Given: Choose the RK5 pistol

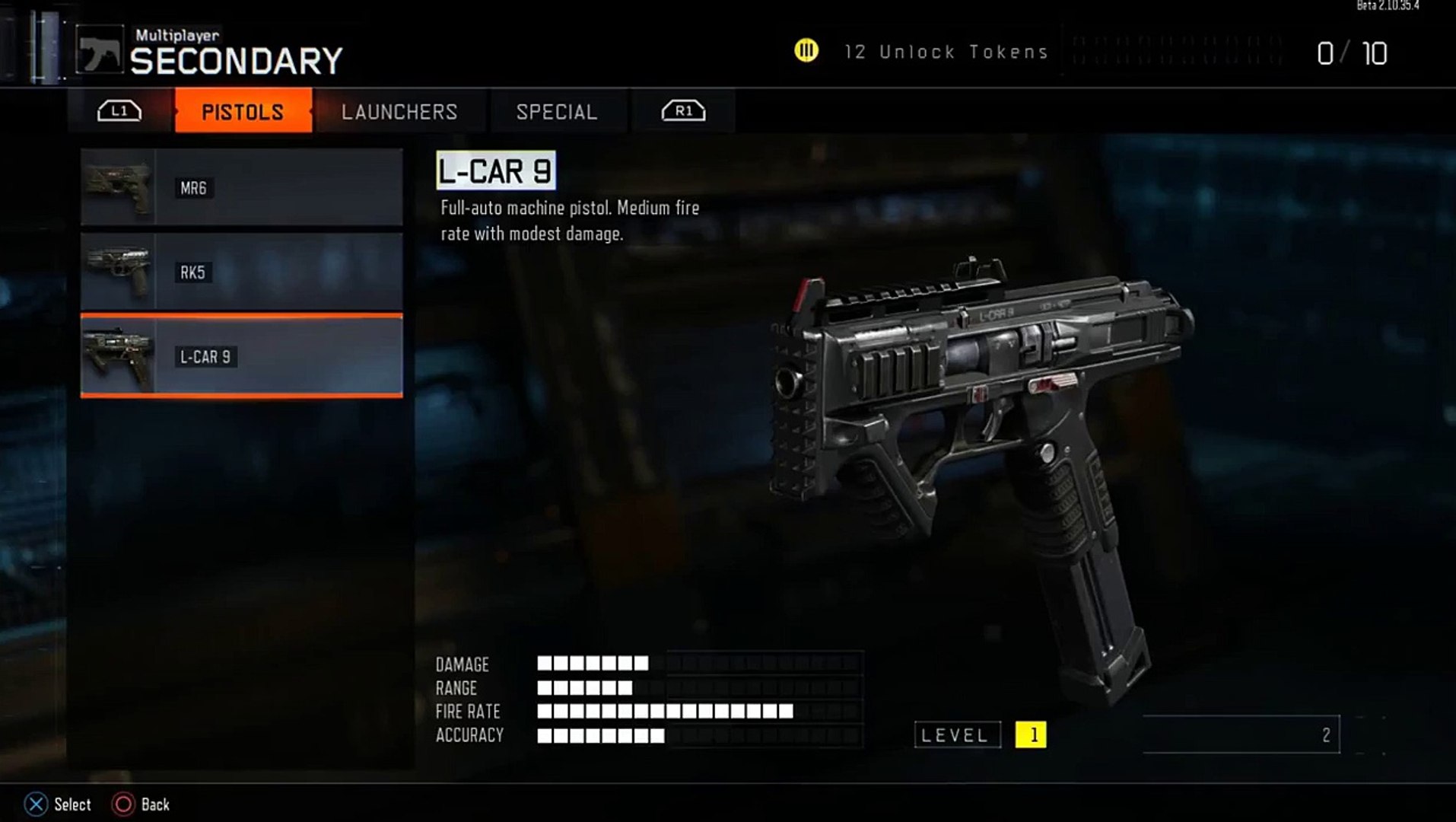Looking at the screenshot, I should click(241, 272).
